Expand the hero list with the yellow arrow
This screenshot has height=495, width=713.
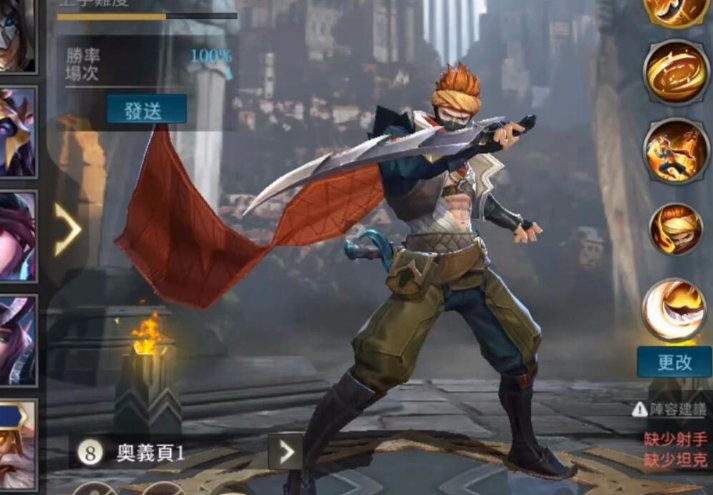tap(67, 230)
